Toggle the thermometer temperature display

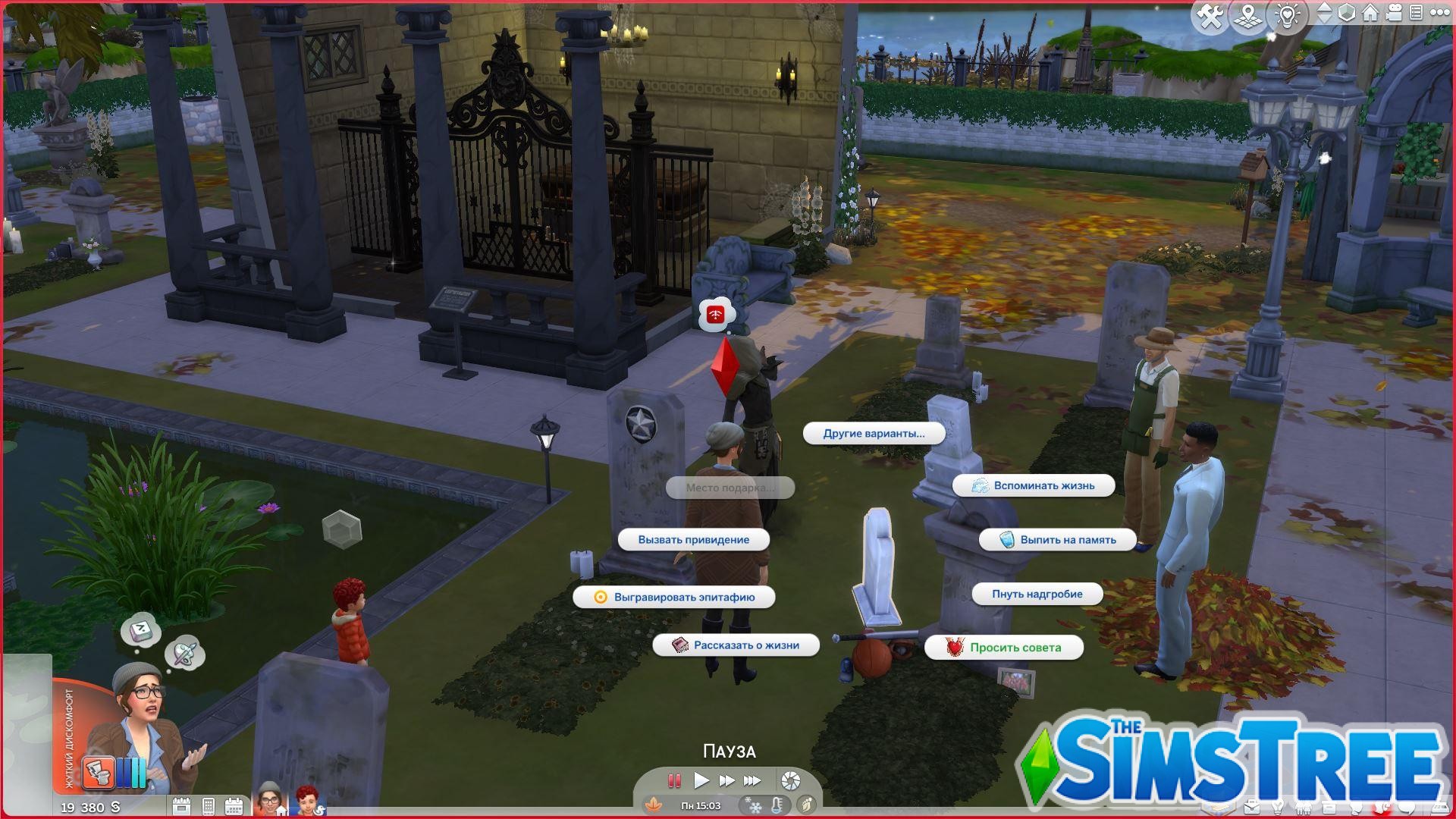777,806
